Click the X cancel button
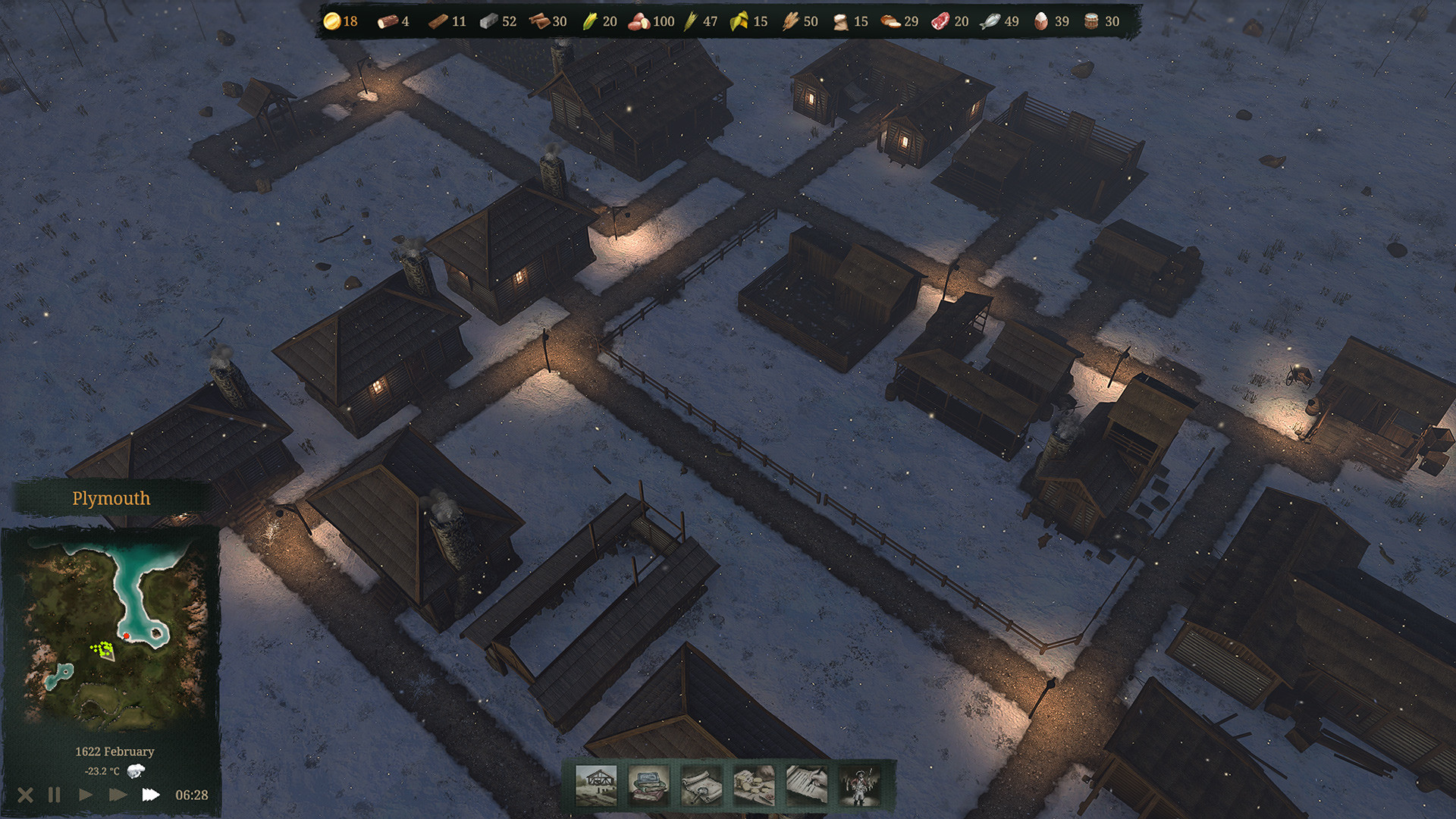The width and height of the screenshot is (1456, 819). (25, 795)
